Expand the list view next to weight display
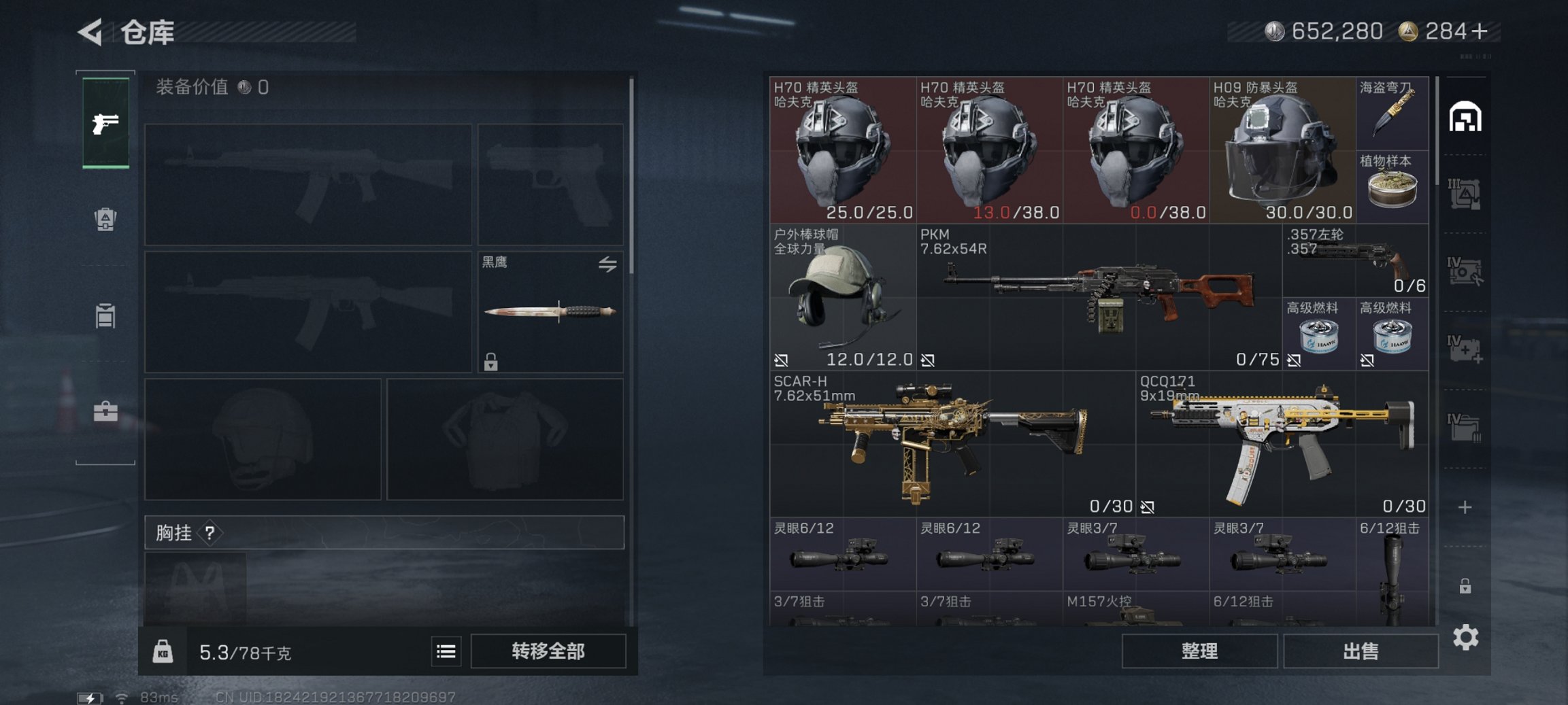 (x=446, y=651)
